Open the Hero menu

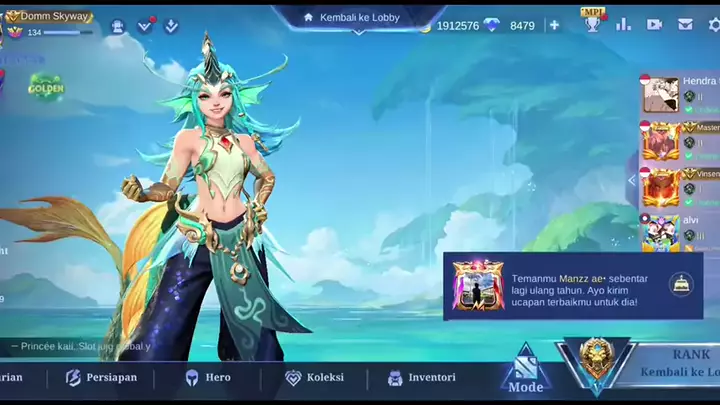coord(207,378)
